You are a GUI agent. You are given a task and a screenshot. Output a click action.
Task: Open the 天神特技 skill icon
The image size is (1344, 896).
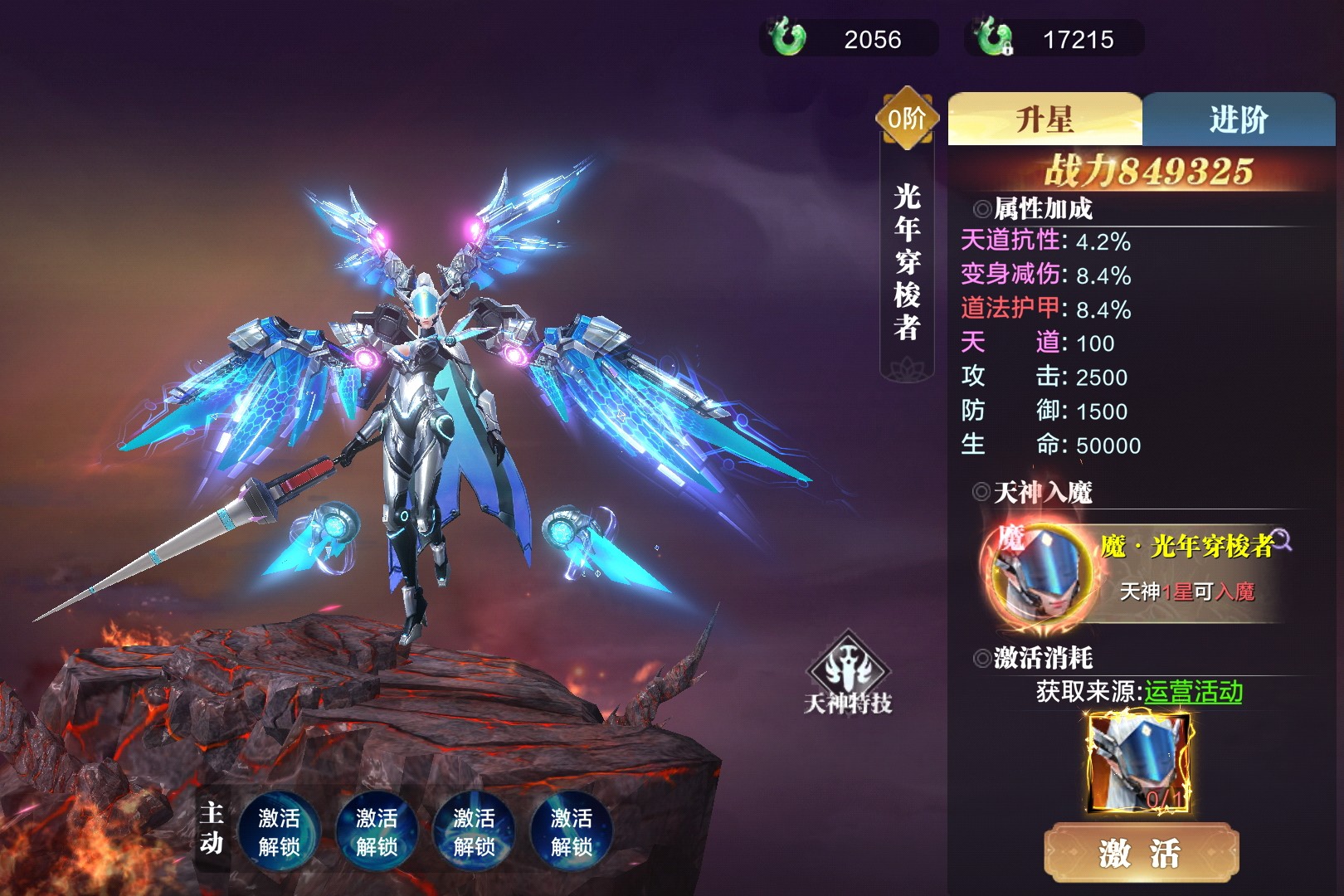(847, 673)
